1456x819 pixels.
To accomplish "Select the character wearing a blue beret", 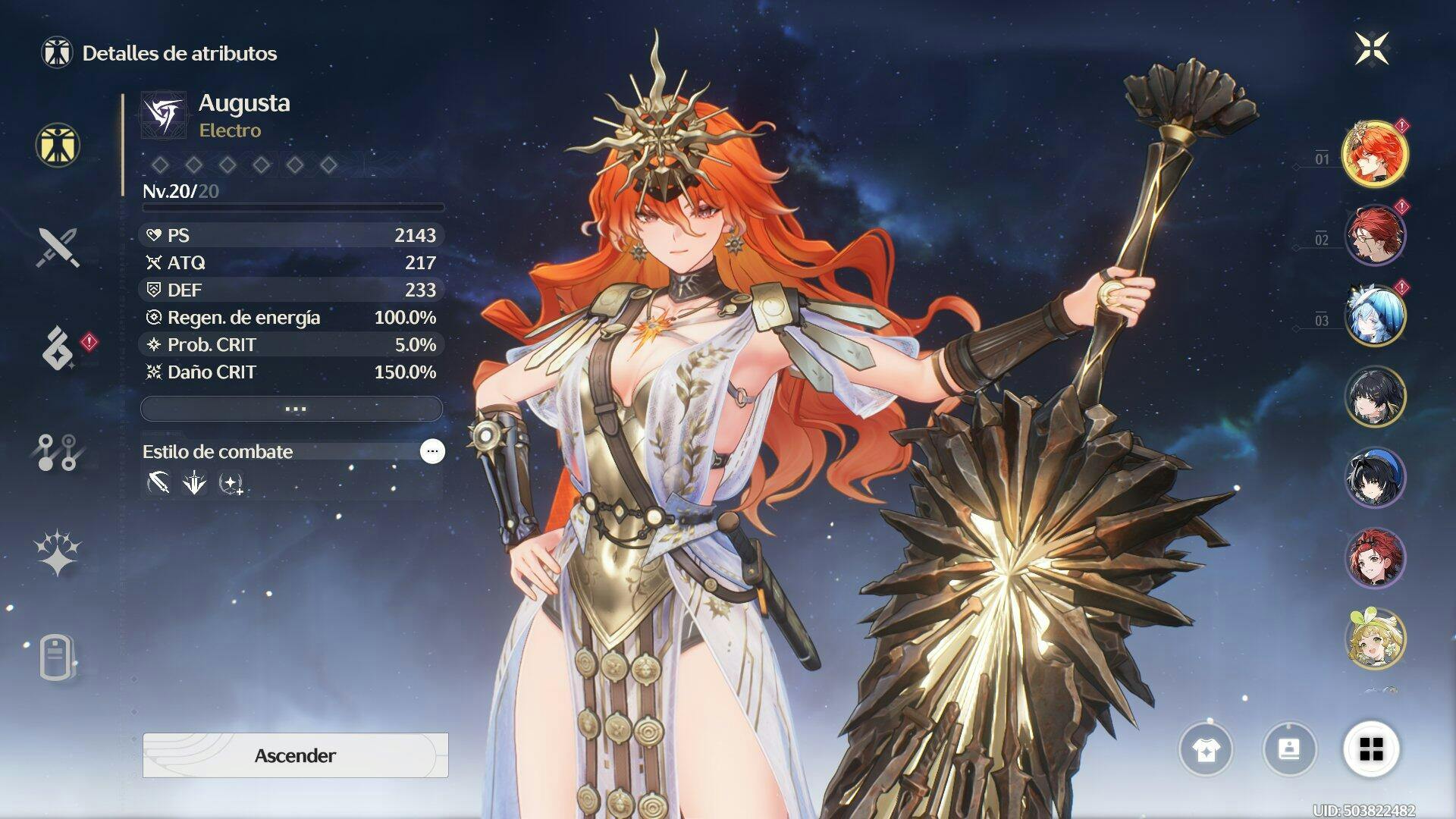I will pos(1374,477).
